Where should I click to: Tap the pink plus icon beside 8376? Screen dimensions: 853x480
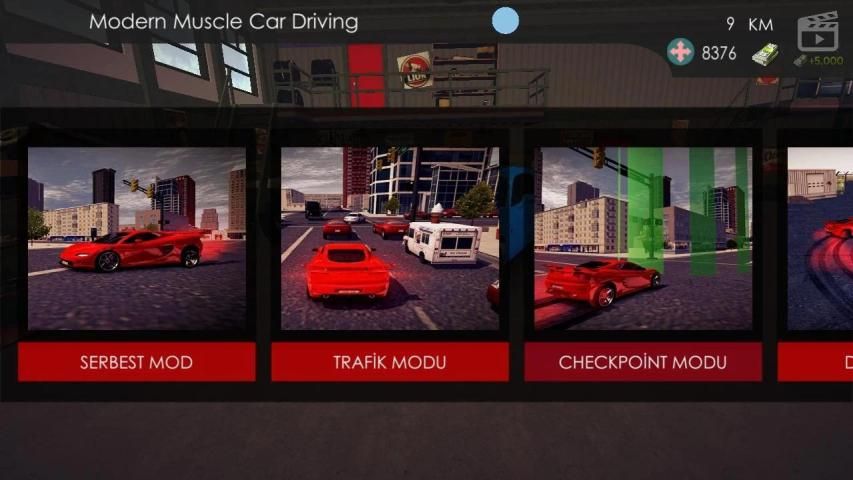[x=681, y=53]
